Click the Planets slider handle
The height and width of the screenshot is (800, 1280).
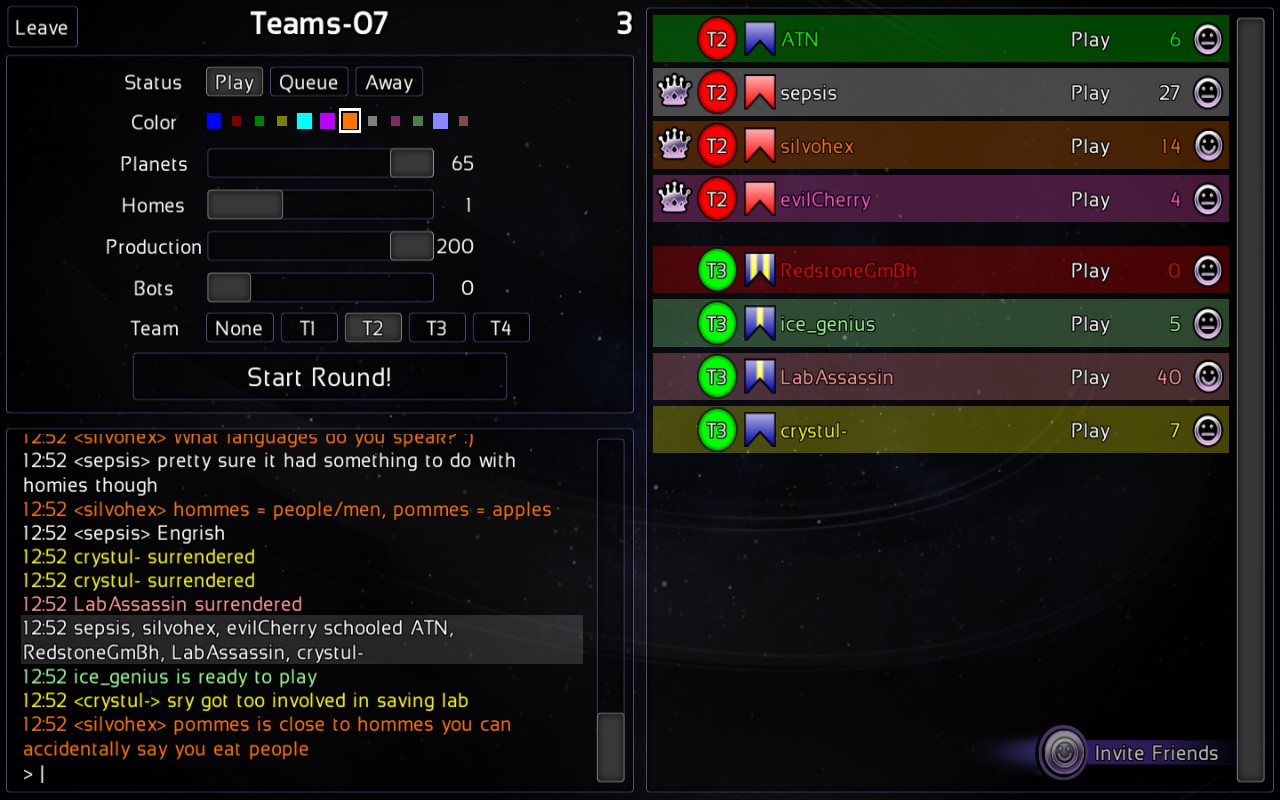pos(411,163)
